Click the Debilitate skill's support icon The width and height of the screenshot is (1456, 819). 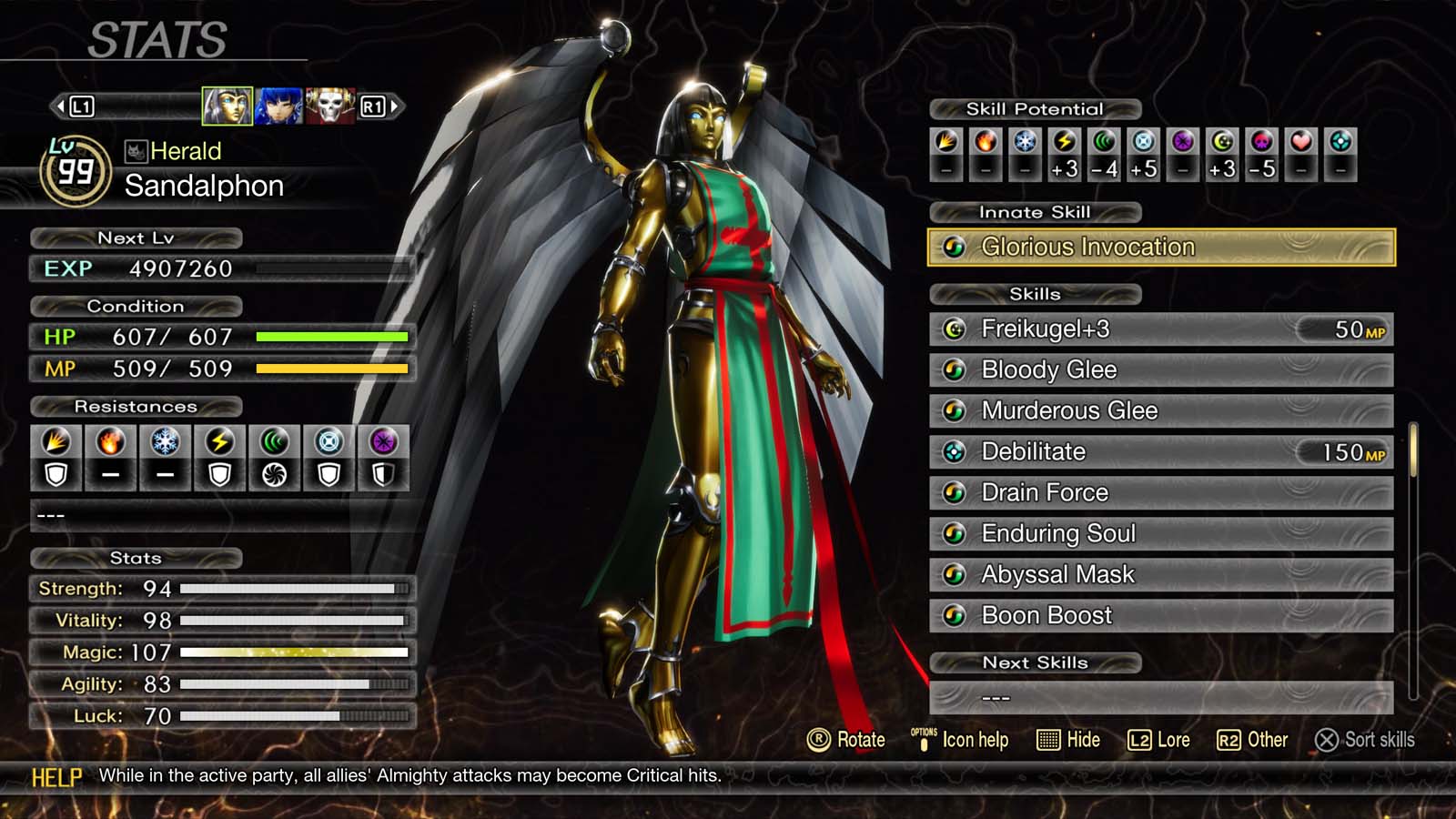[954, 451]
